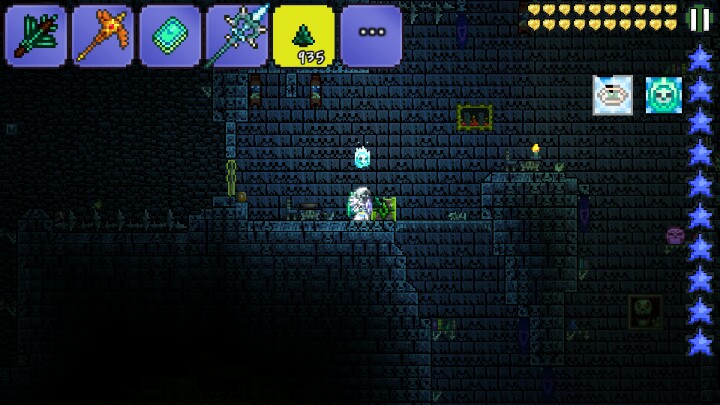Pause the game with the pause button

pyautogui.click(x=700, y=18)
